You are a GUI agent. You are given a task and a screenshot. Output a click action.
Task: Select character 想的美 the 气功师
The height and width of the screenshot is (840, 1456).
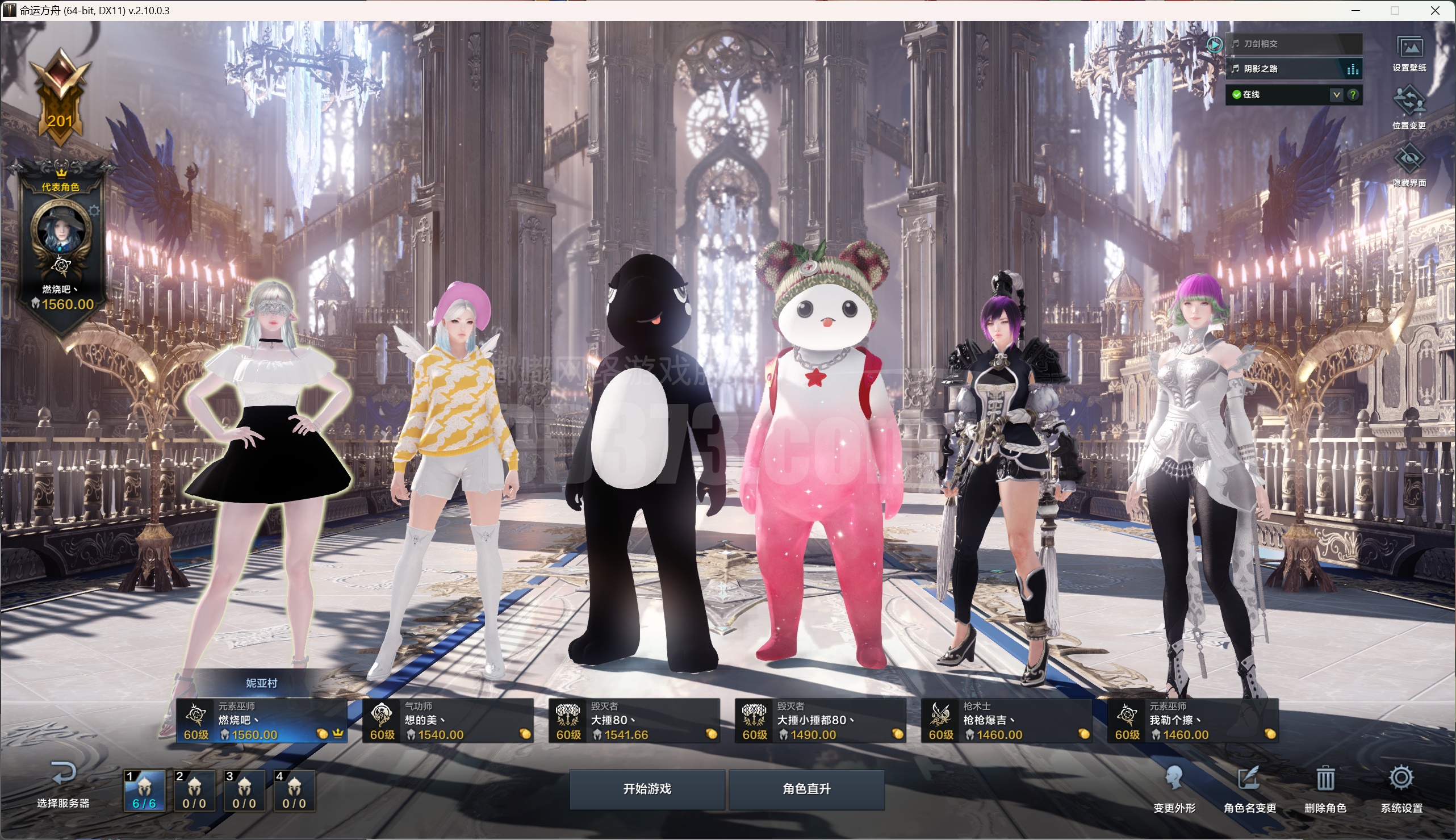tap(447, 721)
